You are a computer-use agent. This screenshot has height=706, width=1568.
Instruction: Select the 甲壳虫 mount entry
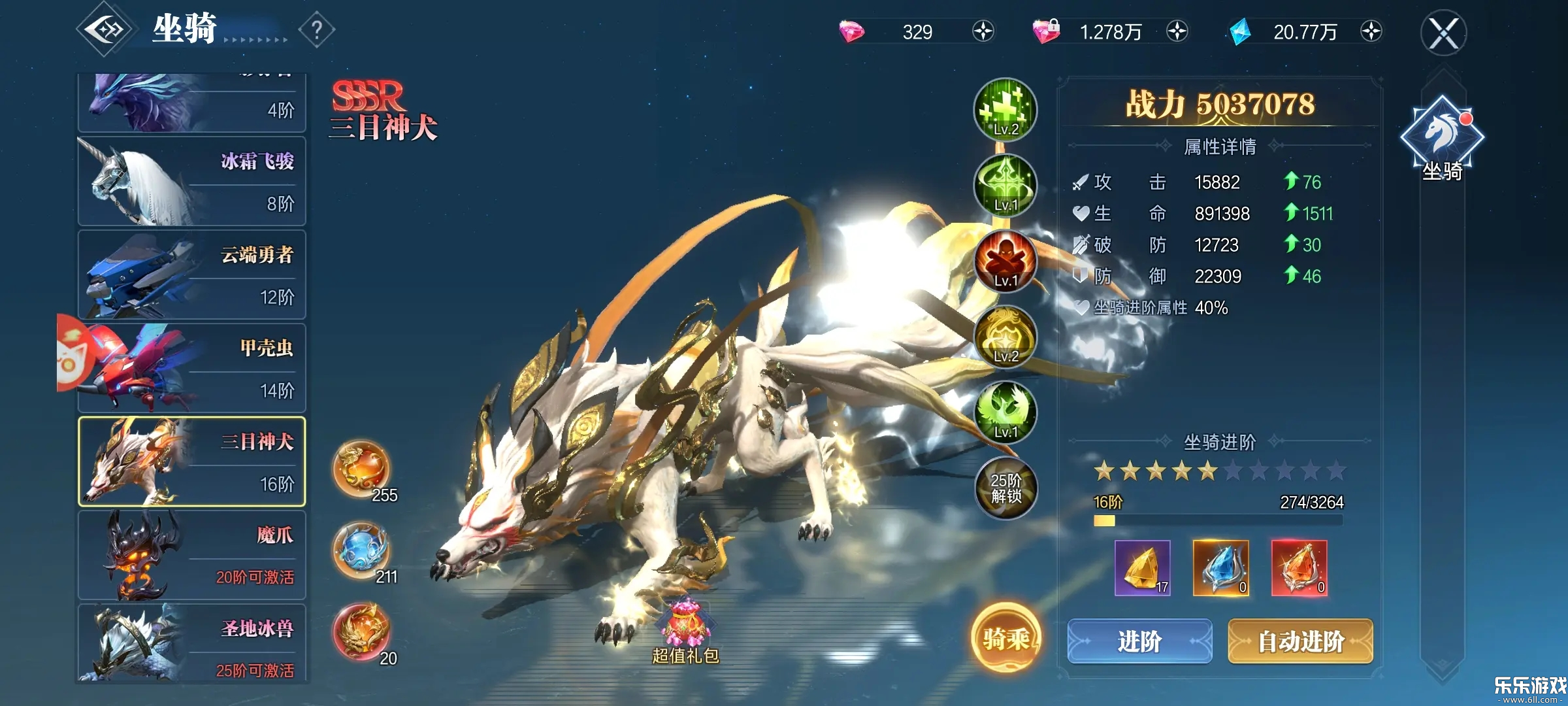(x=191, y=369)
